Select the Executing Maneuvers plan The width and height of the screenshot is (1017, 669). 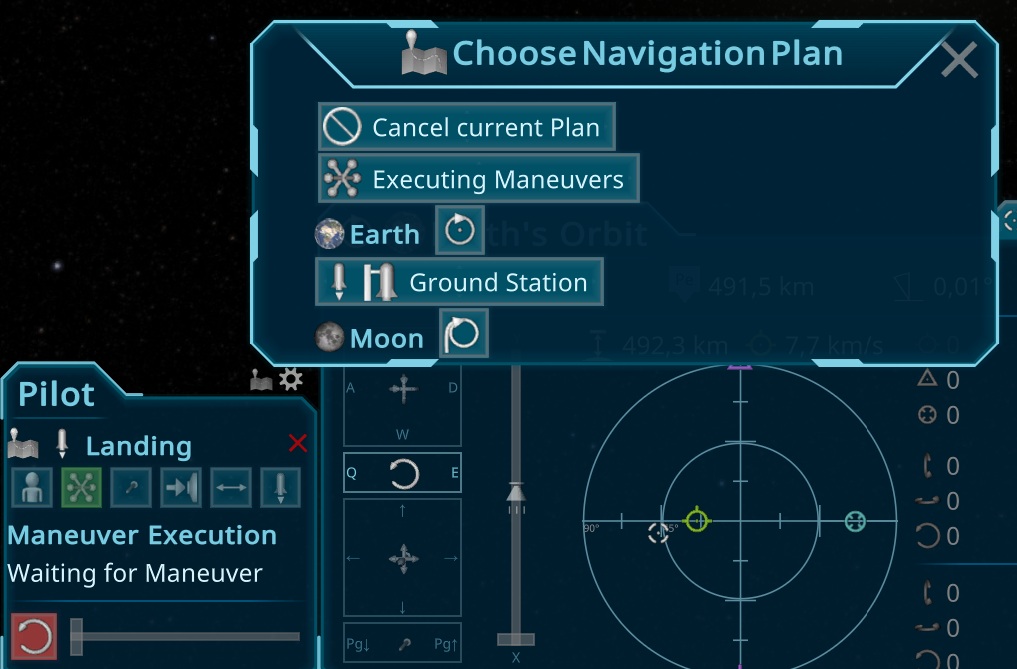click(x=478, y=179)
